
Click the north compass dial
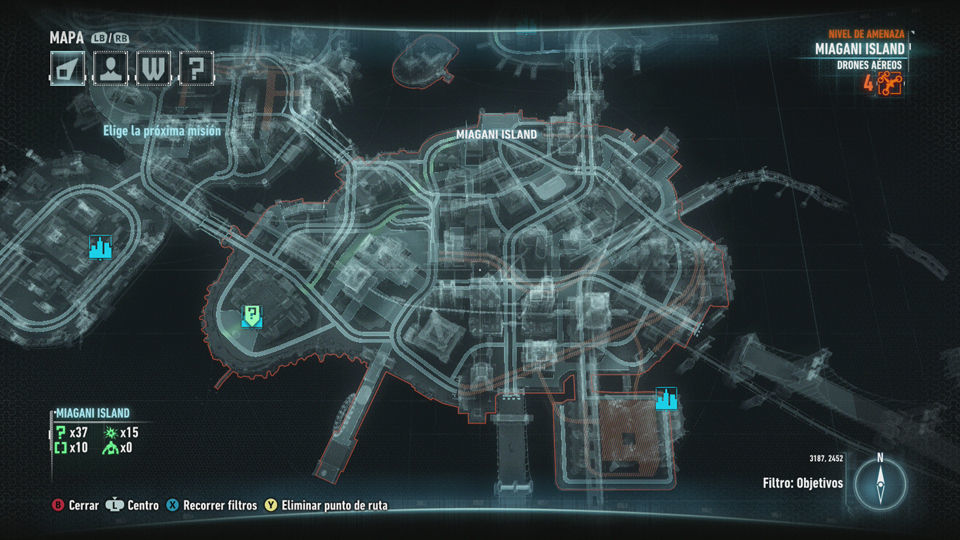click(x=880, y=484)
